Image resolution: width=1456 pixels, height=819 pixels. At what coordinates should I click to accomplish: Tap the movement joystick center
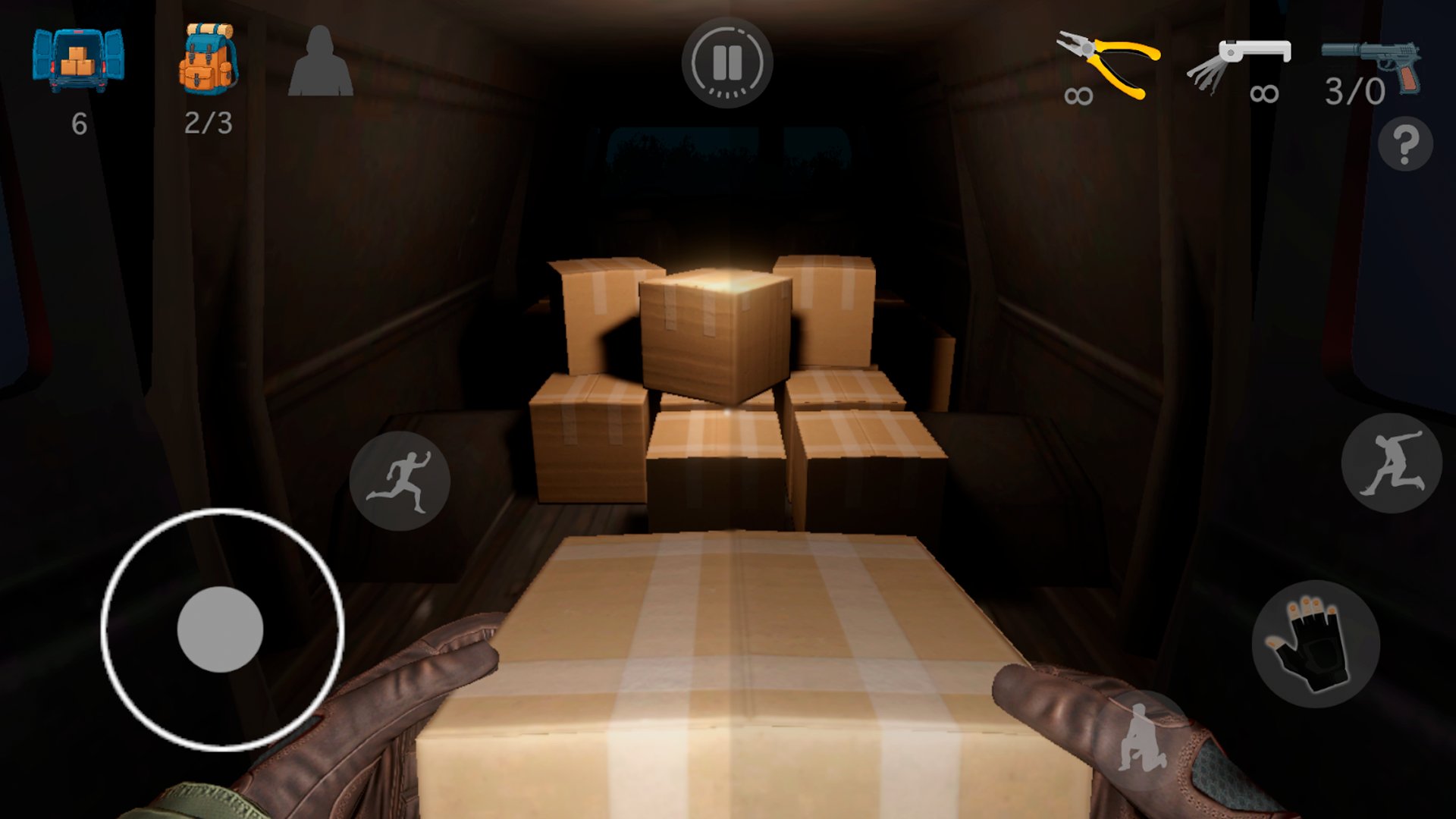220,629
